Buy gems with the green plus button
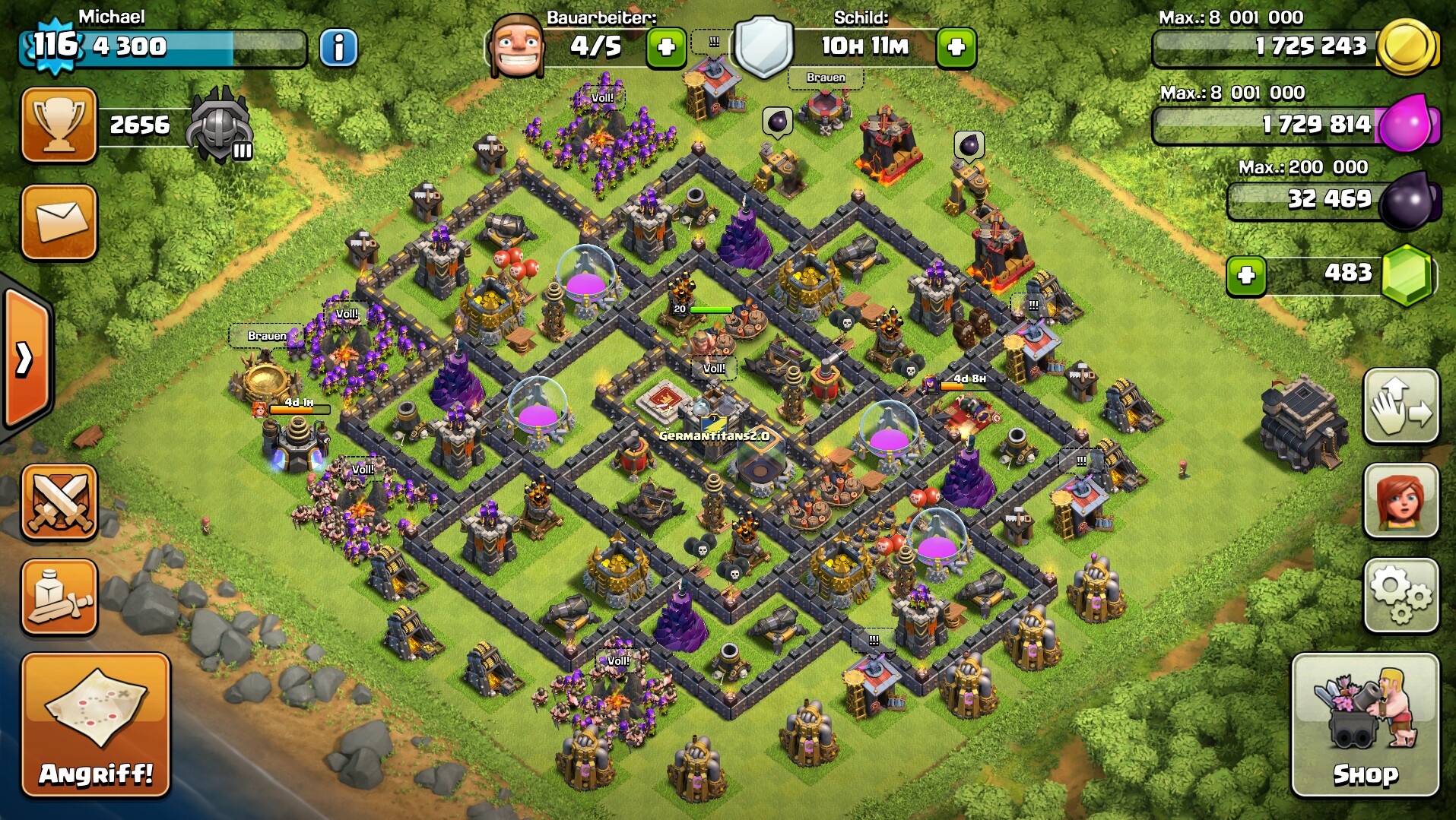 pos(1246,275)
